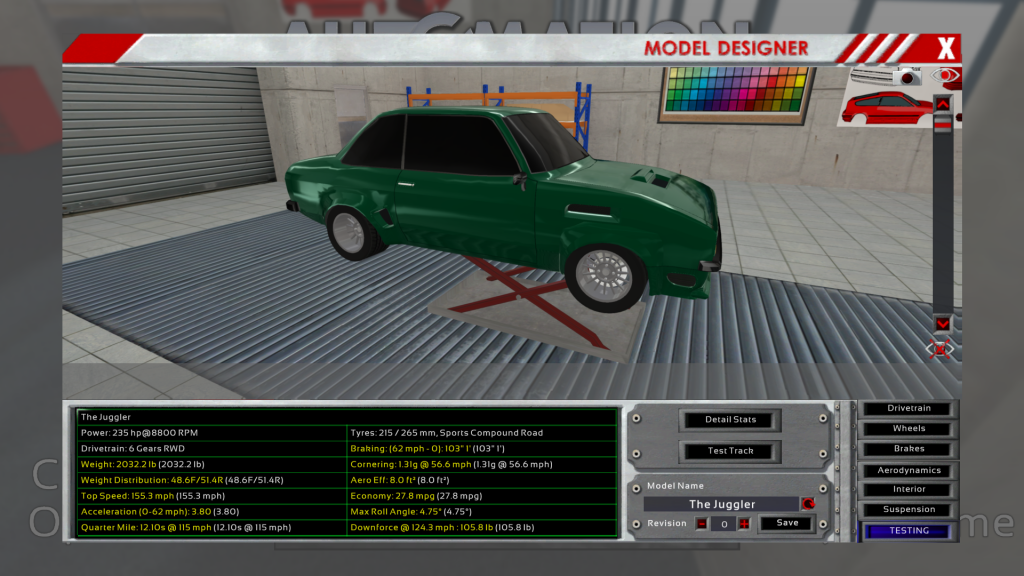This screenshot has height=576, width=1024.
Task: Click the camera icon over the grille
Action: pos(907,76)
